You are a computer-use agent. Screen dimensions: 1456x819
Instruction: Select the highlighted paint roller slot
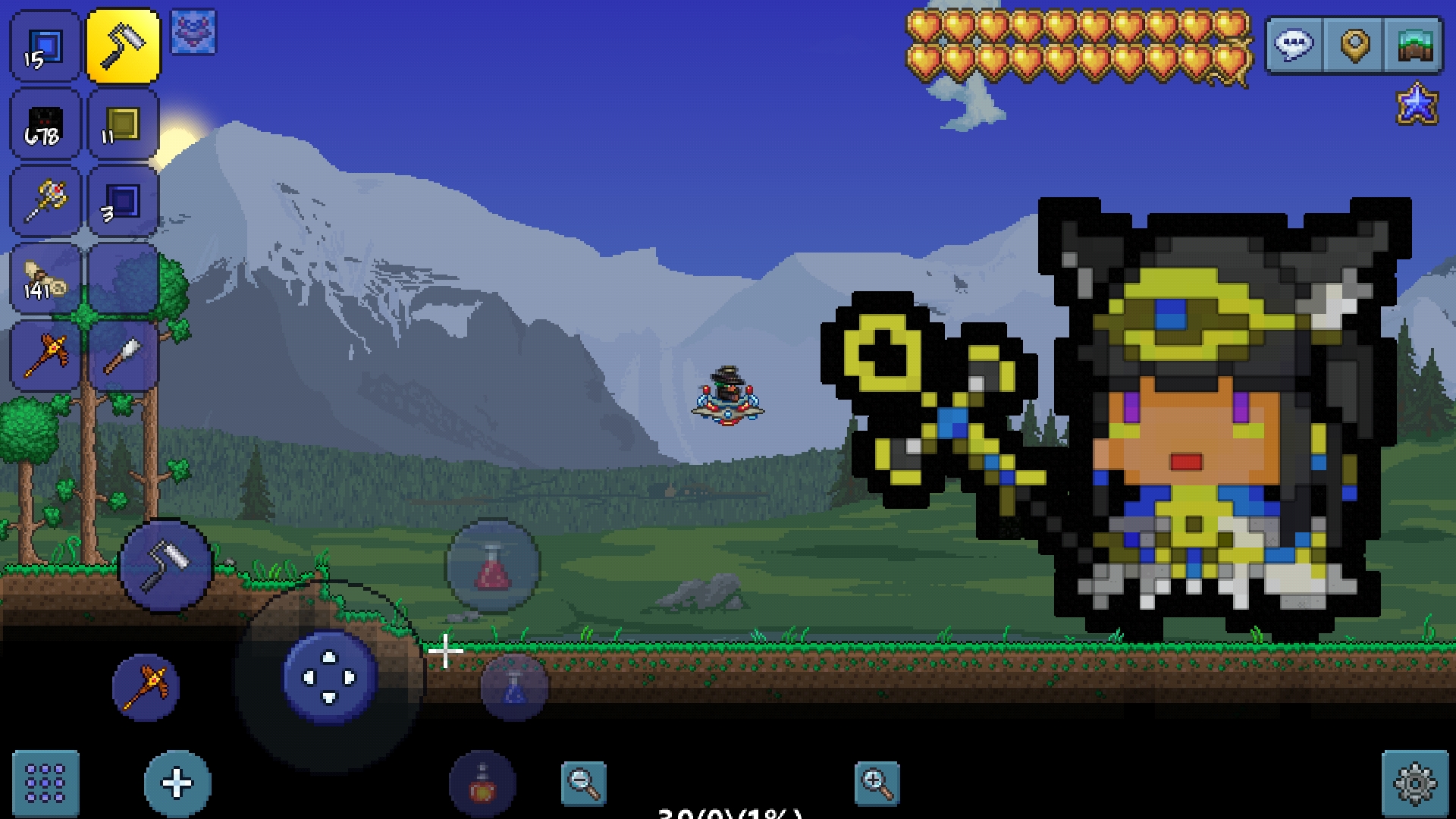(x=123, y=47)
